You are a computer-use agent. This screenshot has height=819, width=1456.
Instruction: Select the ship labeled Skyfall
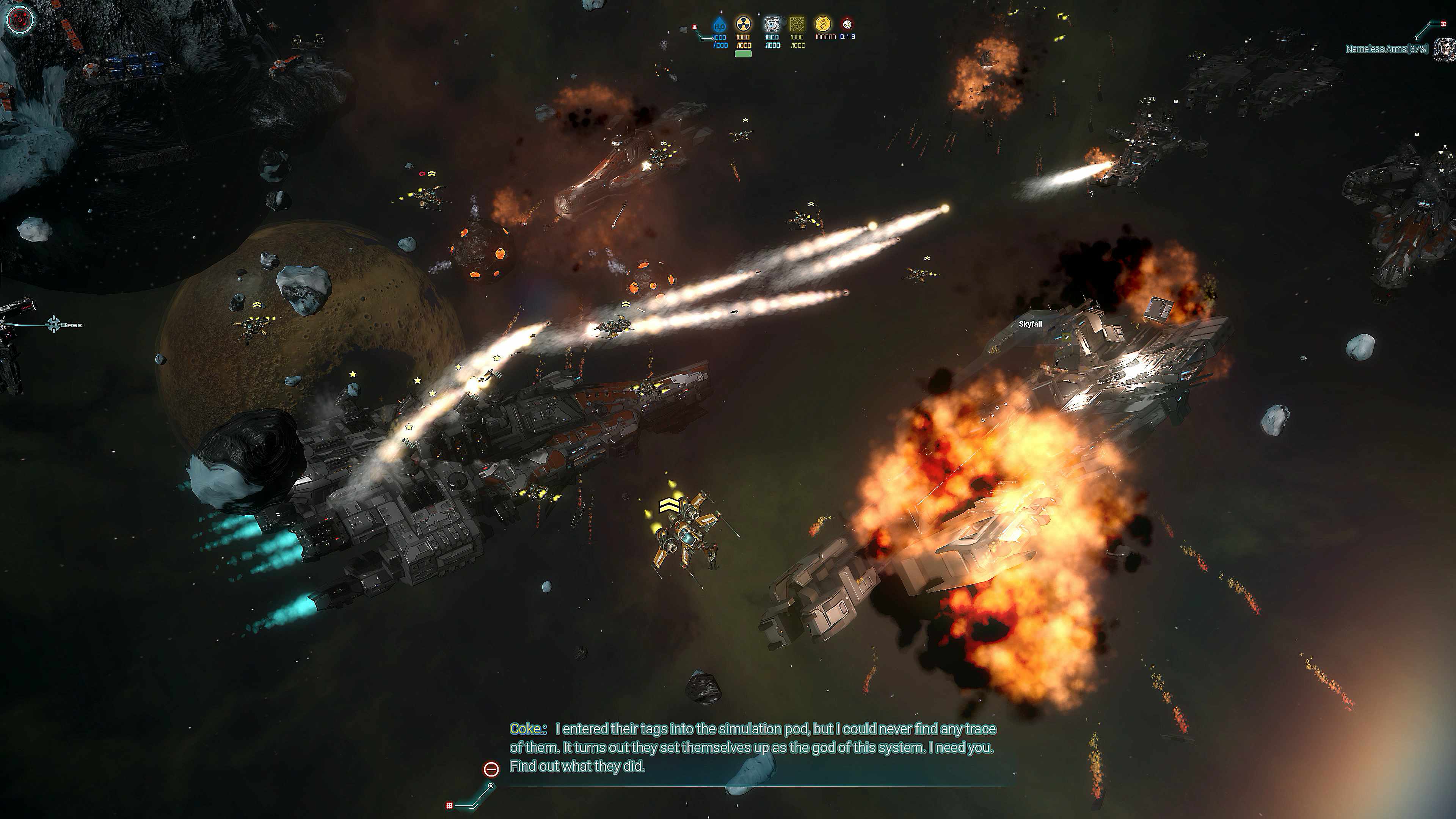pyautogui.click(x=1030, y=324)
